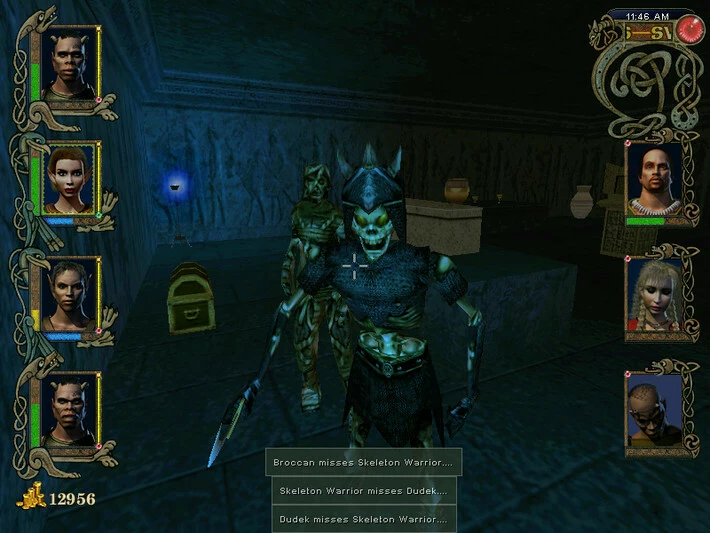Select the horned male party member portrait at top left
This screenshot has height=533, width=710.
[x=70, y=64]
